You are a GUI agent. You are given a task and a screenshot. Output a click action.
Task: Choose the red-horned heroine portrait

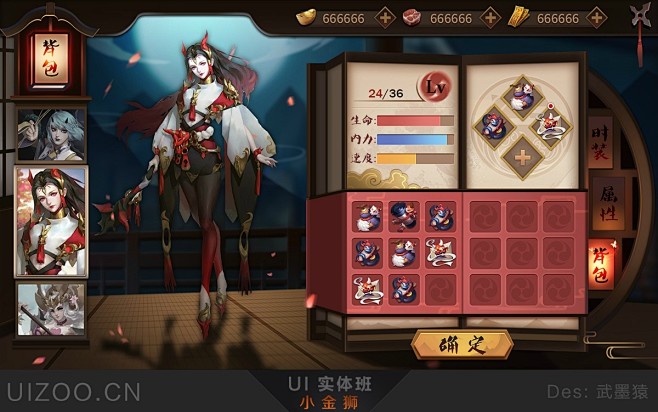50,219
